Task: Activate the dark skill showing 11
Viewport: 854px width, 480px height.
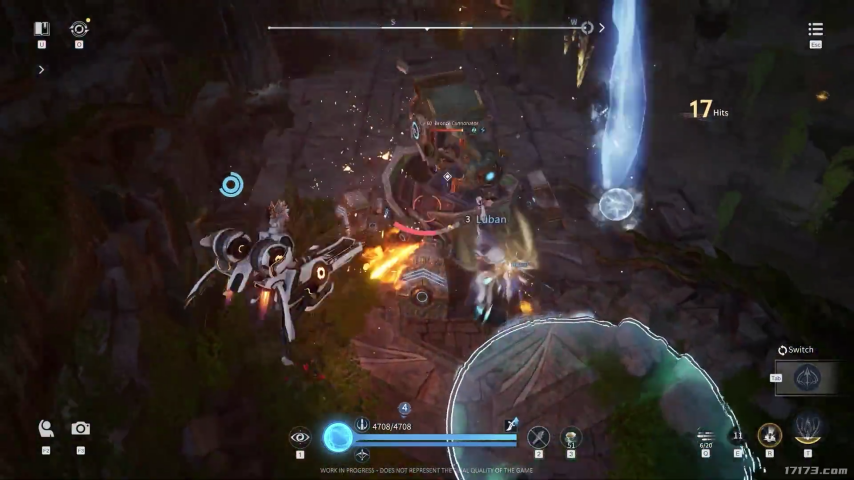Action: coord(738,436)
